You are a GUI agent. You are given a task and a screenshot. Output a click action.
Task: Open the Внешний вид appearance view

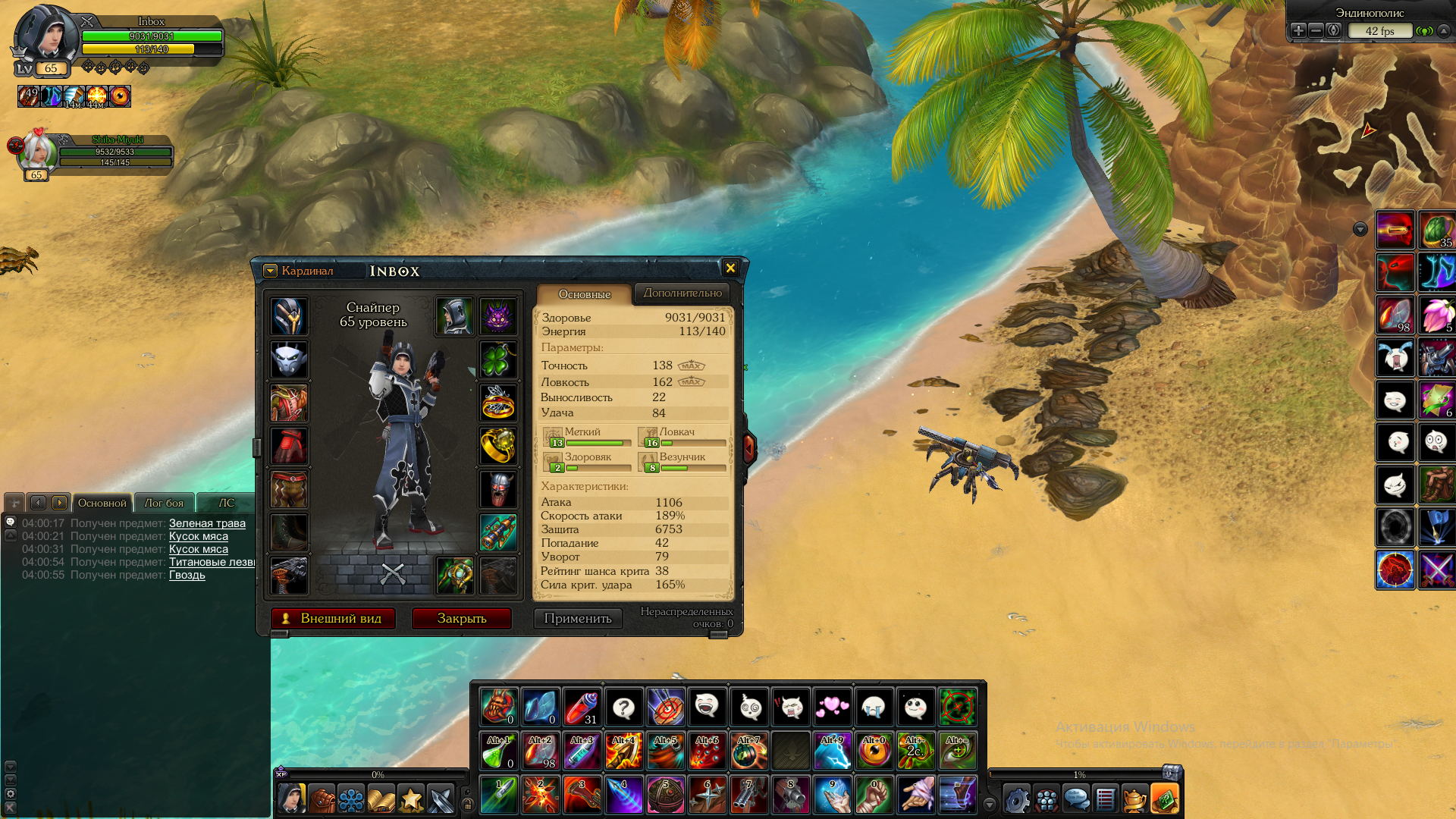pyautogui.click(x=333, y=619)
